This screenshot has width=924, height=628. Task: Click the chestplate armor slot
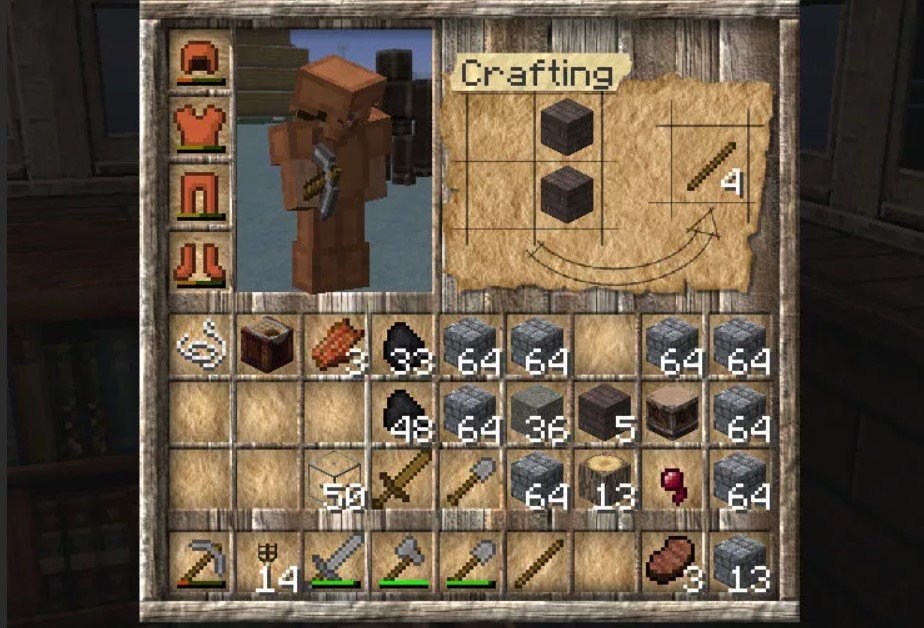201,124
